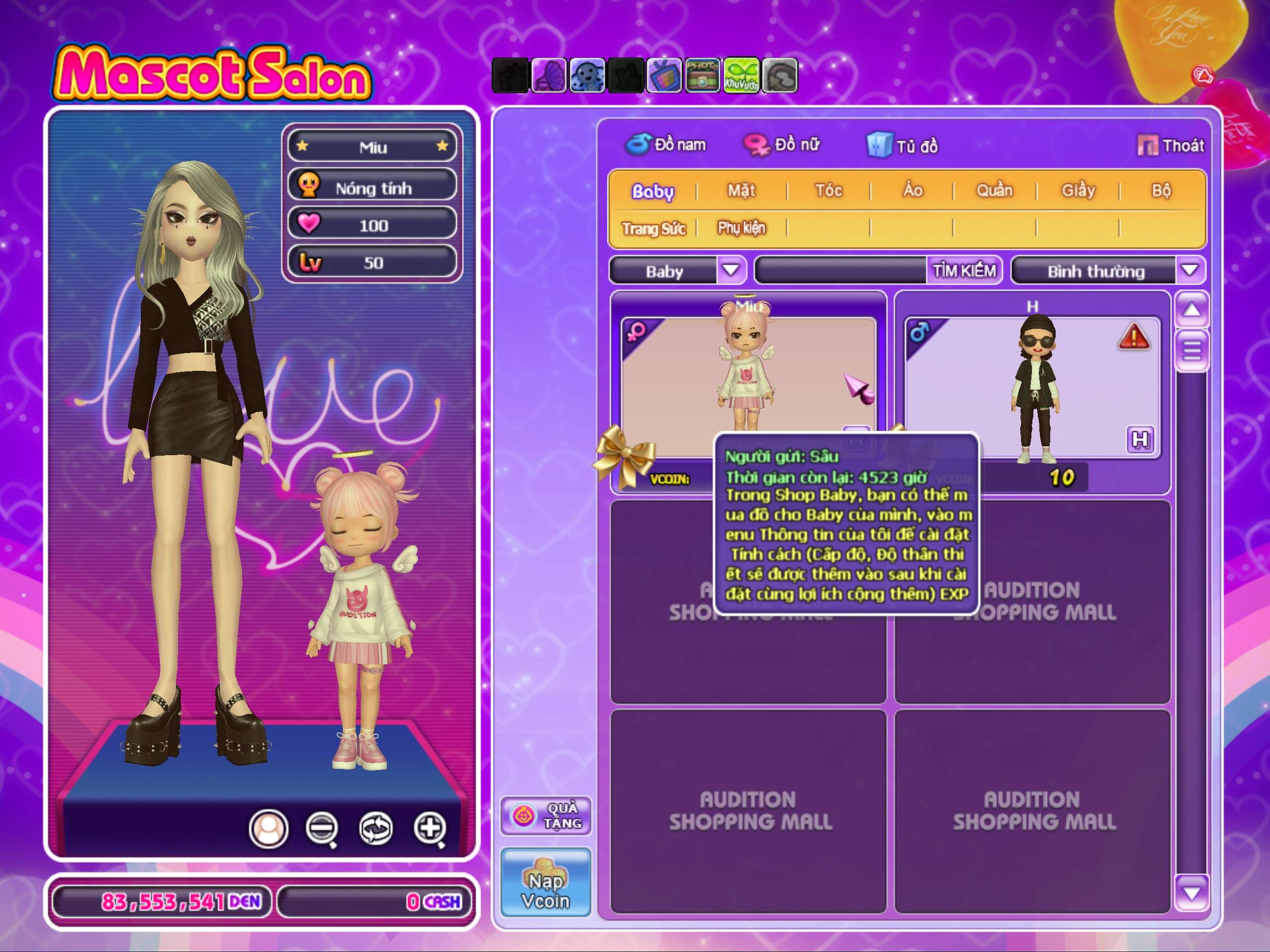Expand the Bình thường sort dropdown
This screenshot has width=1270, height=952.
click(1190, 270)
